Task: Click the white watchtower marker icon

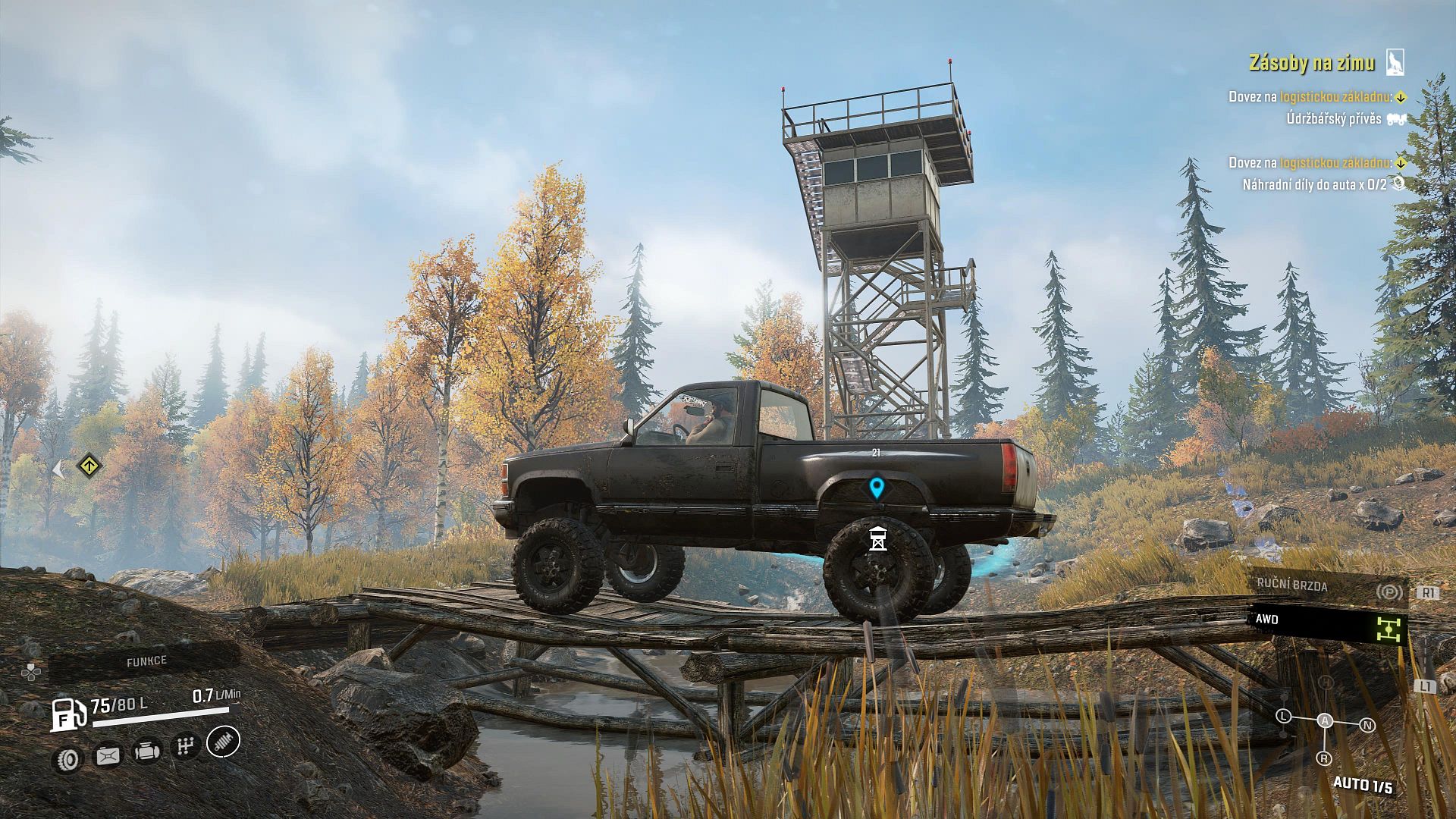Action: click(x=877, y=538)
